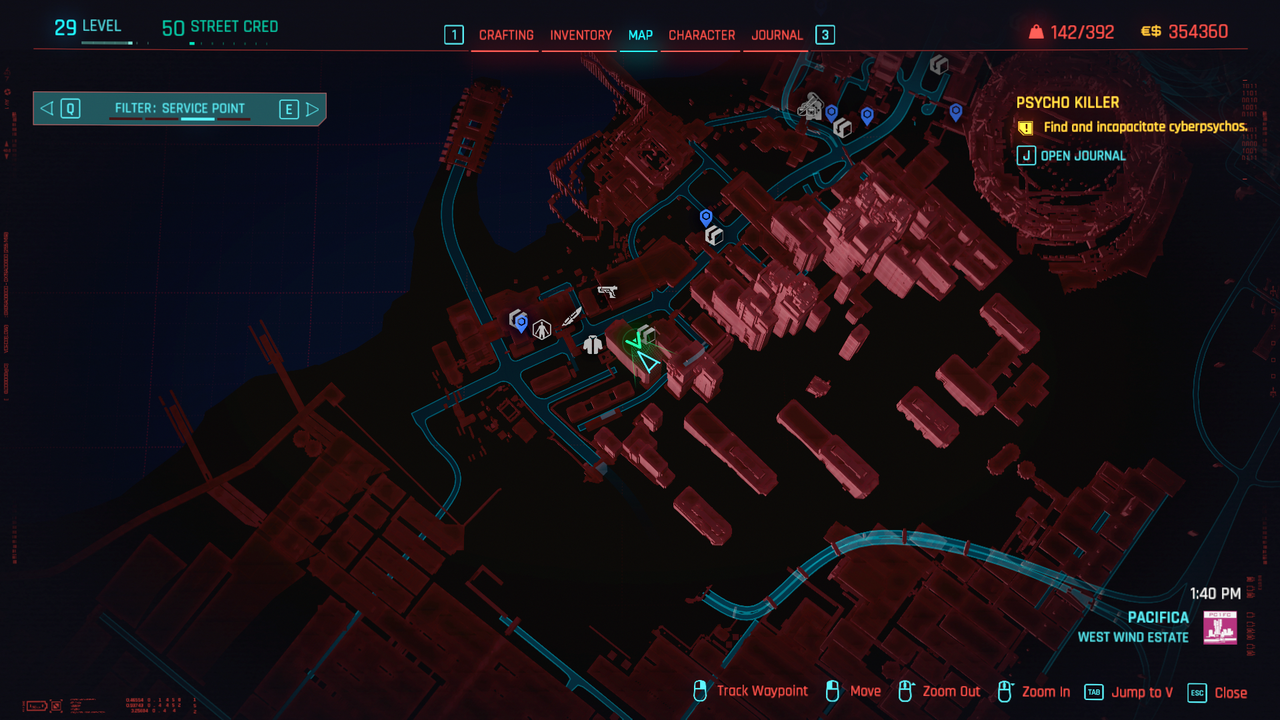
Task: Cycle map filter to previous with left arrow
Action: click(x=47, y=109)
